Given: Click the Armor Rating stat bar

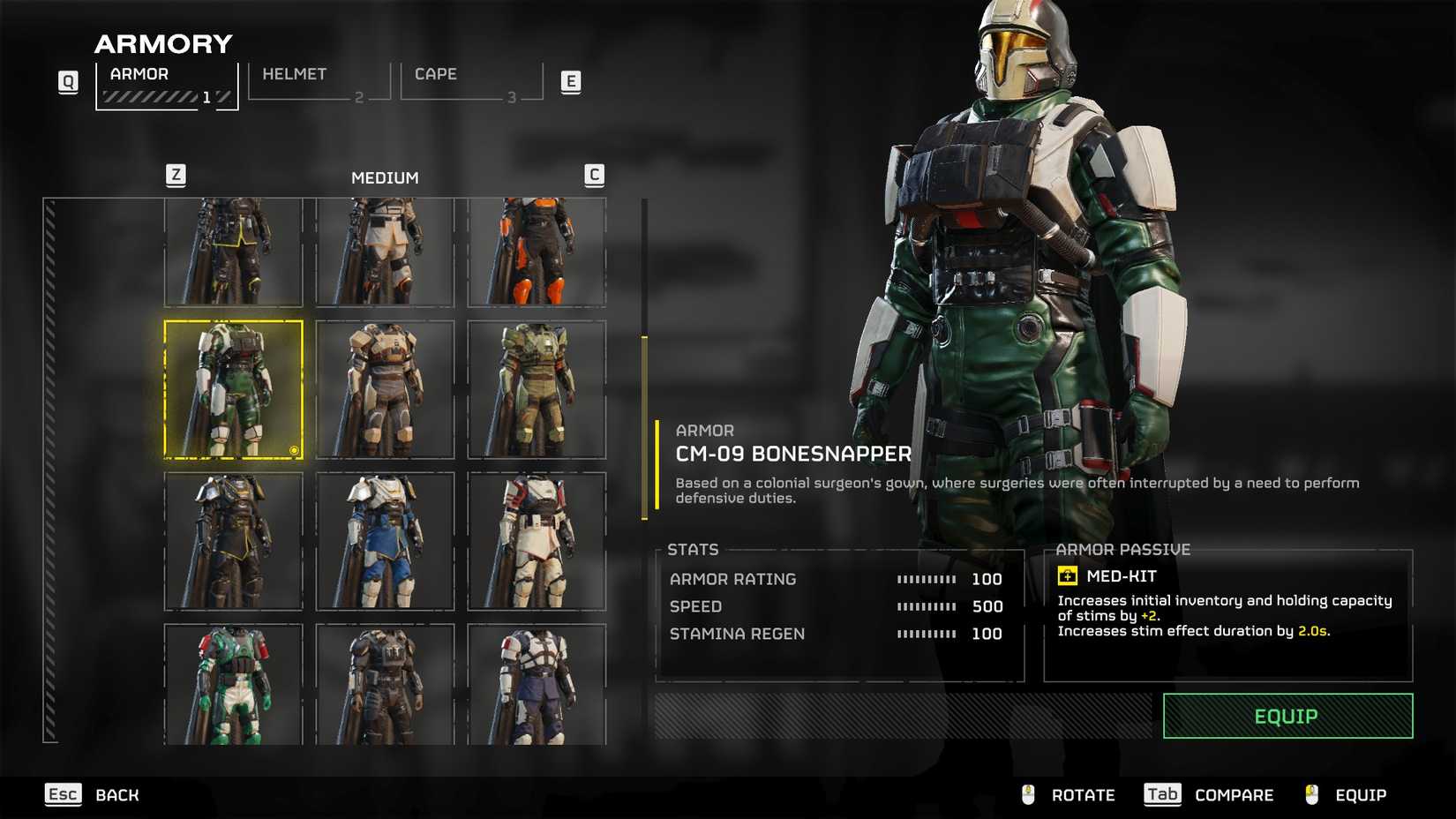Looking at the screenshot, I should pyautogui.click(x=925, y=579).
